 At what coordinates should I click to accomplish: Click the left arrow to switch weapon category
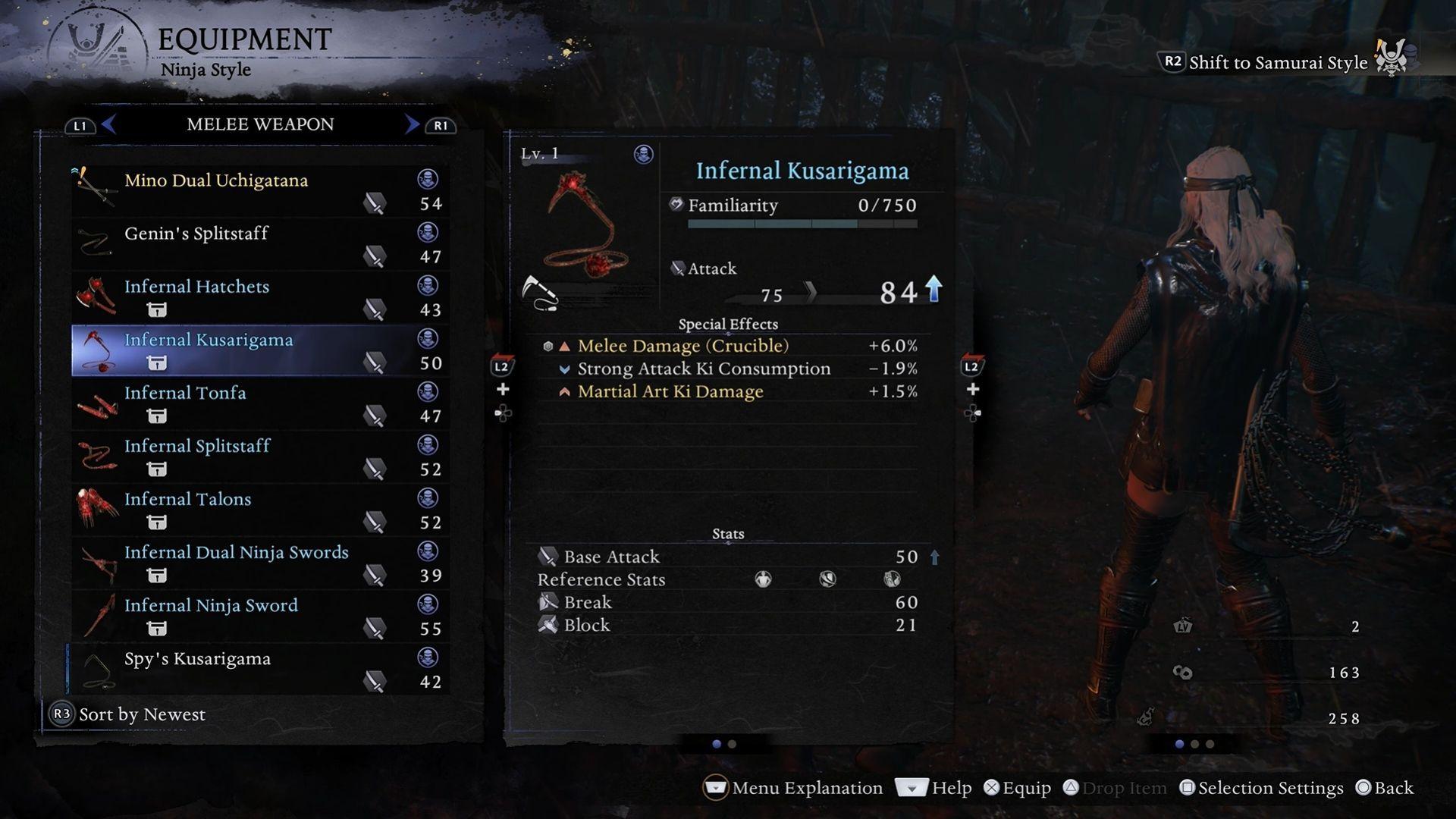[110, 124]
